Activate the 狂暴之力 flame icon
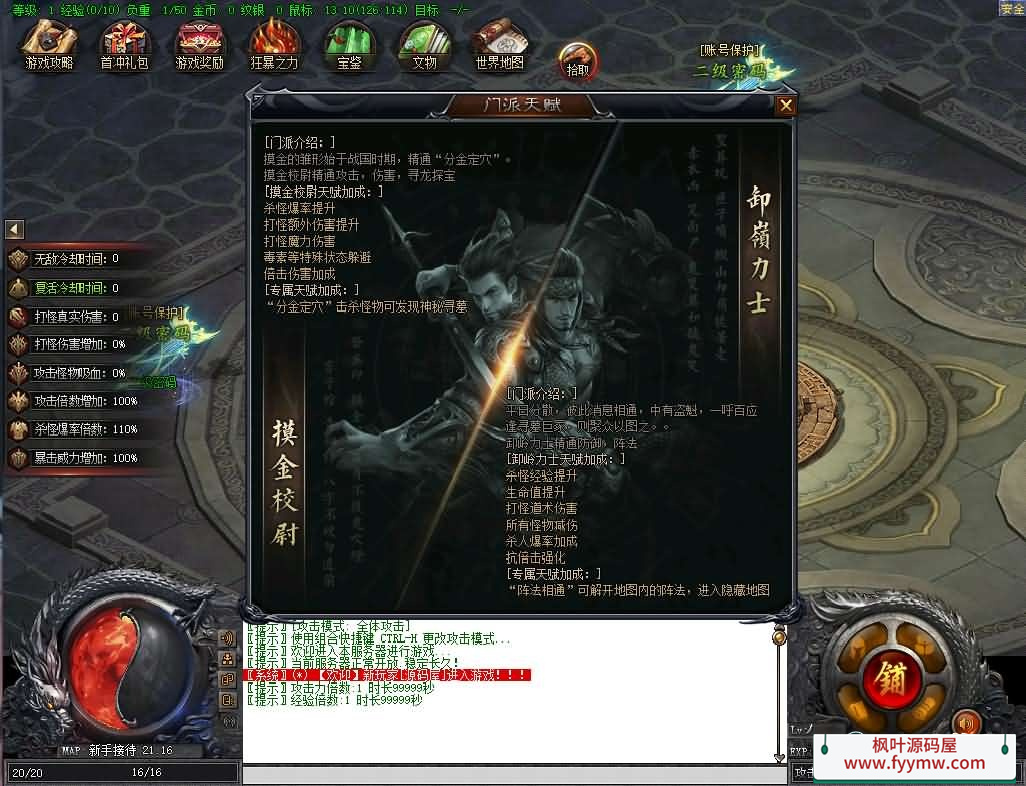Viewport: 1026px width, 786px height. pyautogui.click(x=274, y=46)
